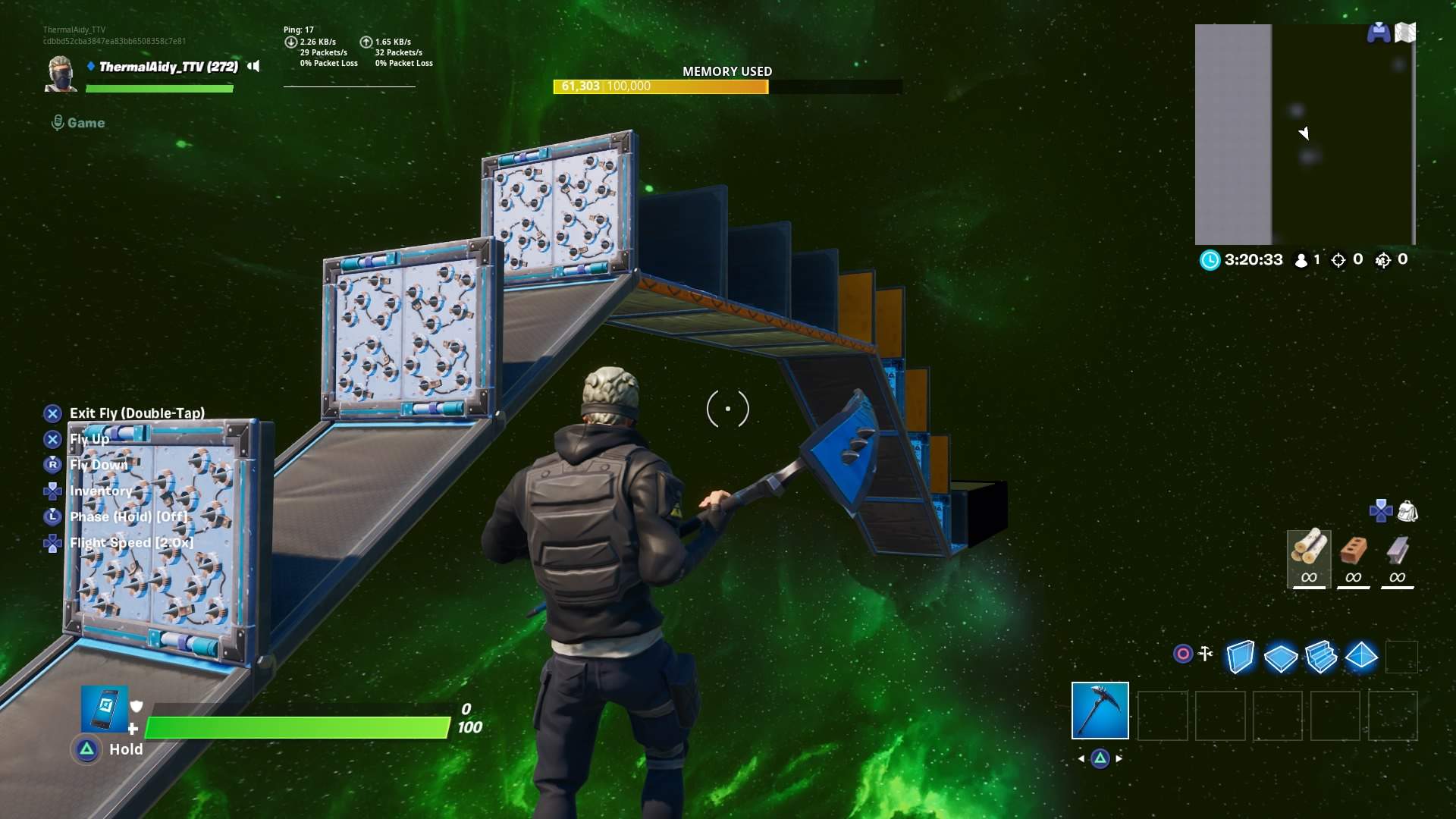Click the phone tool icon
Viewport: 1456px width, 819px height.
click(x=104, y=710)
